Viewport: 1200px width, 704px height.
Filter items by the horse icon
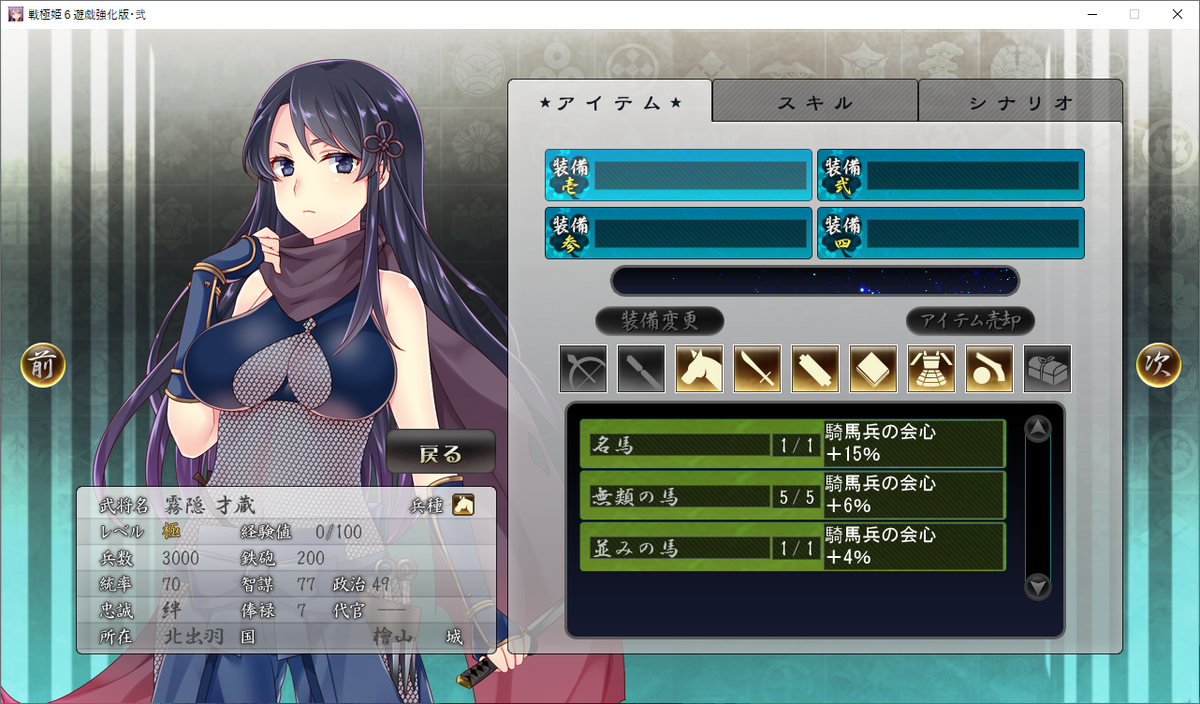tap(699, 369)
